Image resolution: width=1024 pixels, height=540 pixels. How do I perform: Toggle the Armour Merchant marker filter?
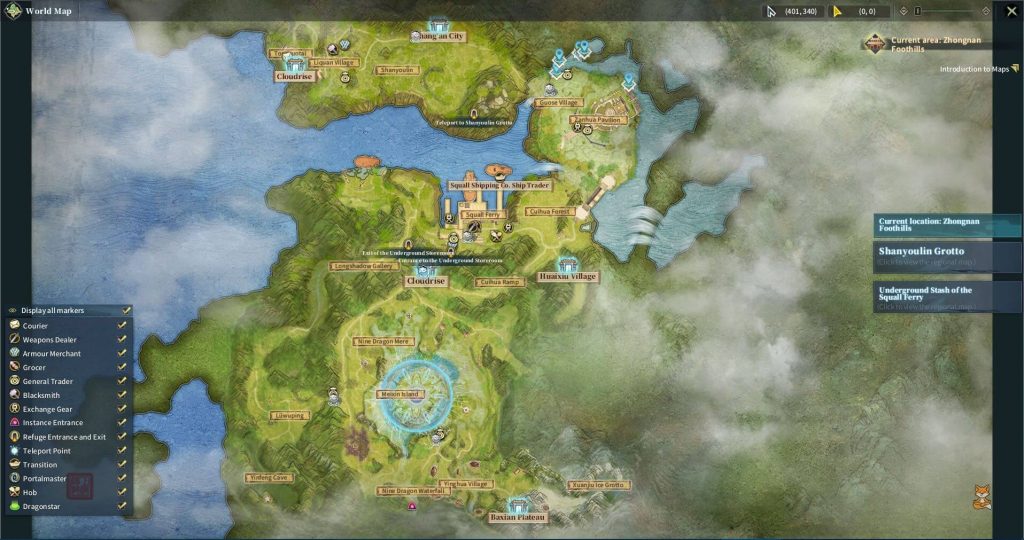click(x=122, y=353)
